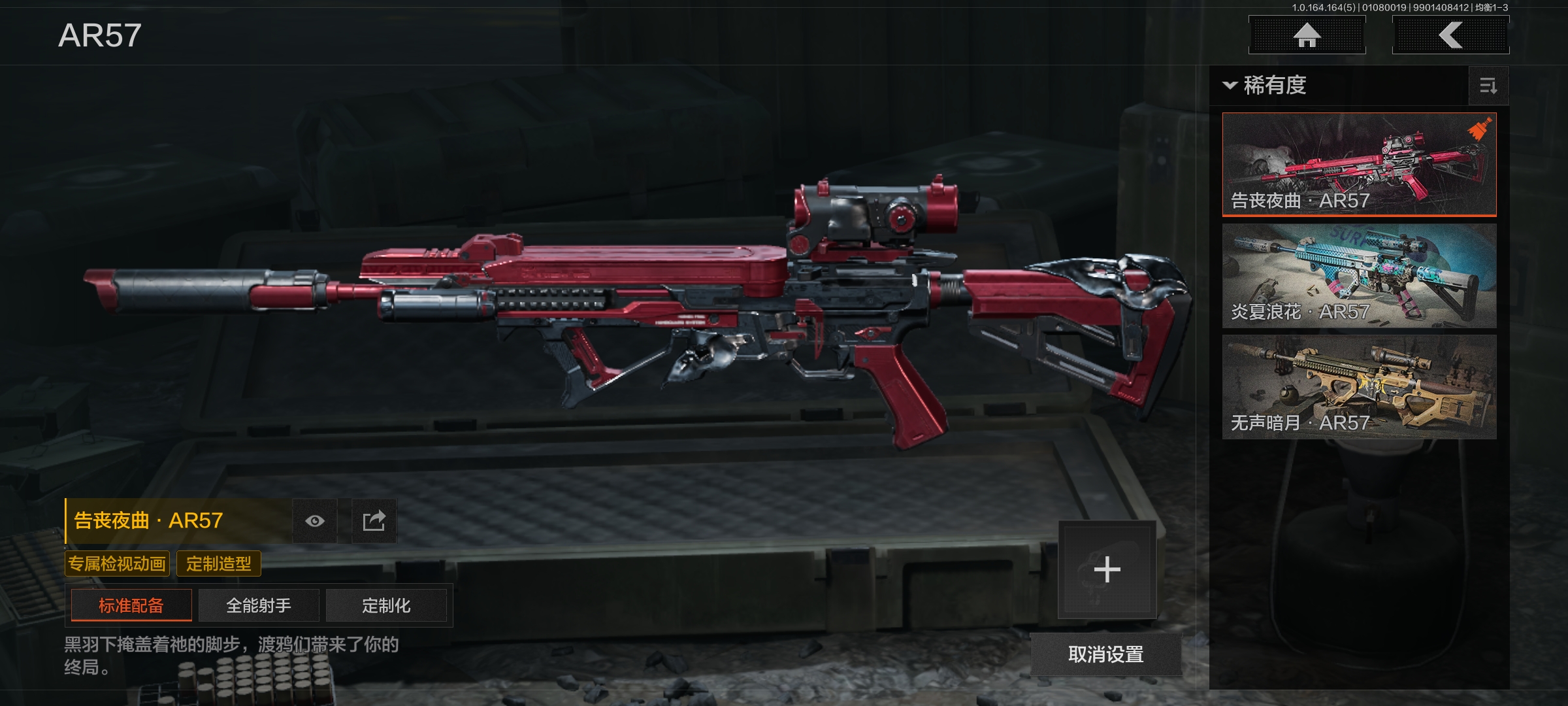Go to the home screen
This screenshot has width=1568, height=706.
pos(1307,35)
